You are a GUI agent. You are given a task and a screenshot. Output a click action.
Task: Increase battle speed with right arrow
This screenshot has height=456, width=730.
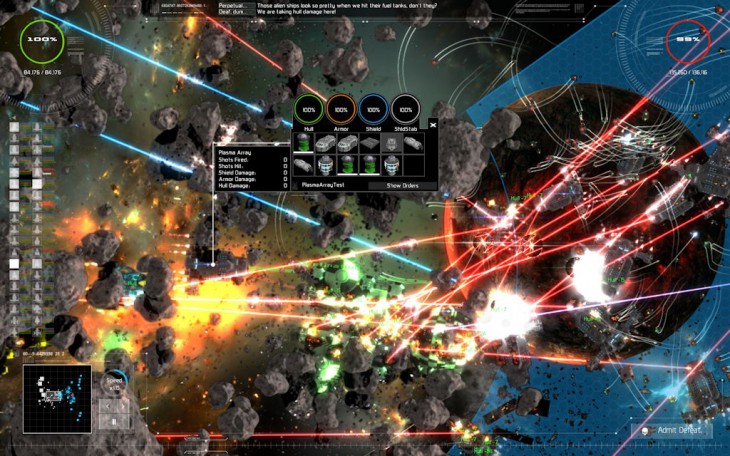point(123,406)
